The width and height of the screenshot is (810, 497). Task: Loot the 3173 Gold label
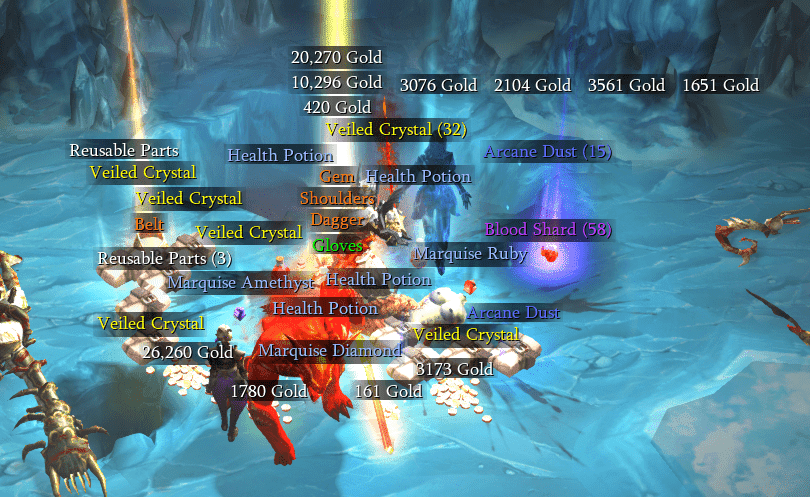(x=455, y=370)
